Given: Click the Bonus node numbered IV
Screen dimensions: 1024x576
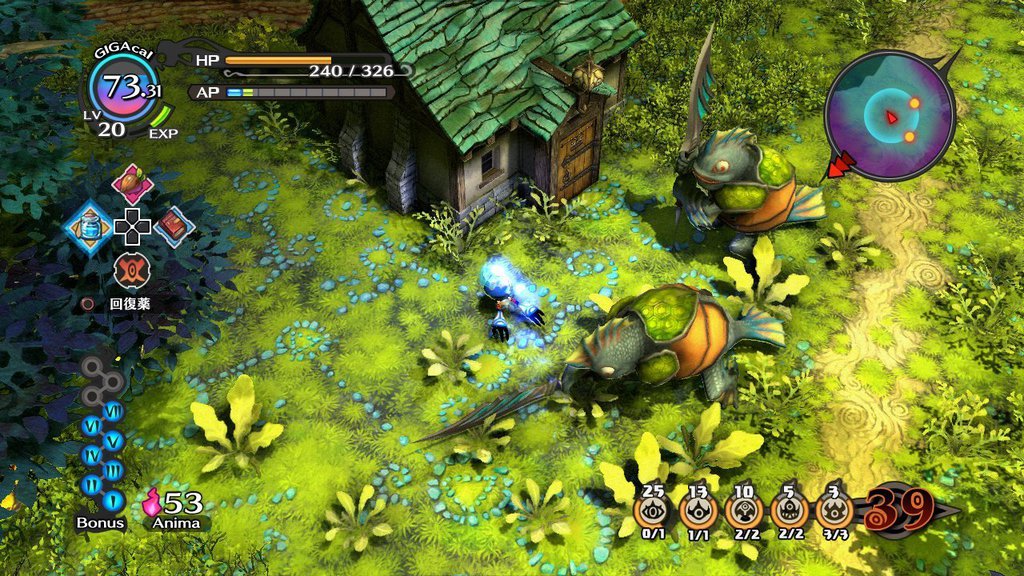Looking at the screenshot, I should tap(91, 455).
